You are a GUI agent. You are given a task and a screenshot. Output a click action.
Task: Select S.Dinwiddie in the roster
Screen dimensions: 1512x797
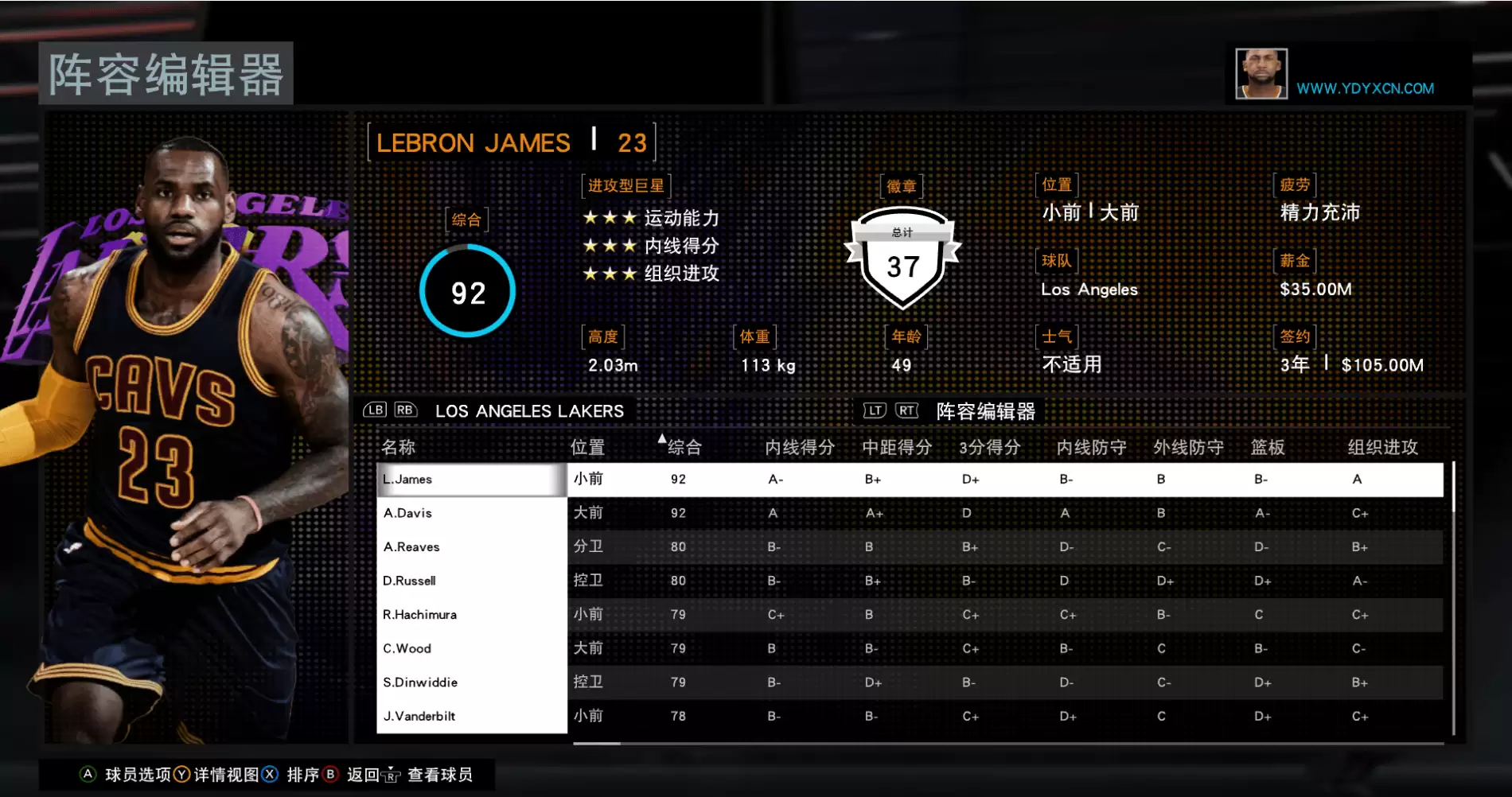point(471,682)
